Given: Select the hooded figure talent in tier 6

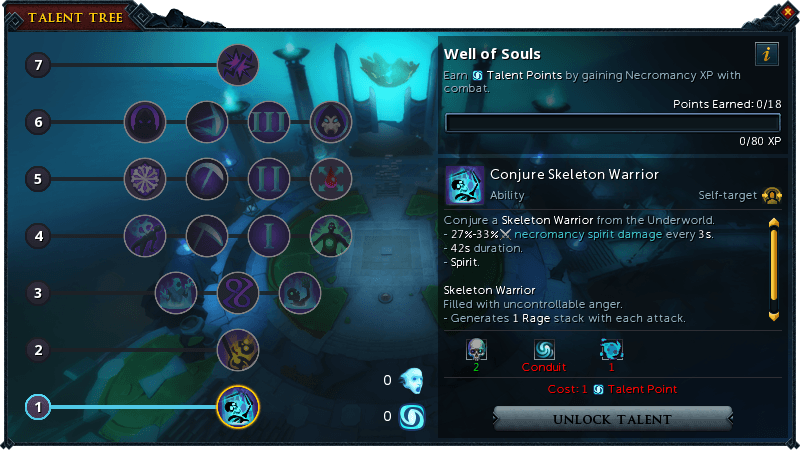Looking at the screenshot, I should point(145,122).
